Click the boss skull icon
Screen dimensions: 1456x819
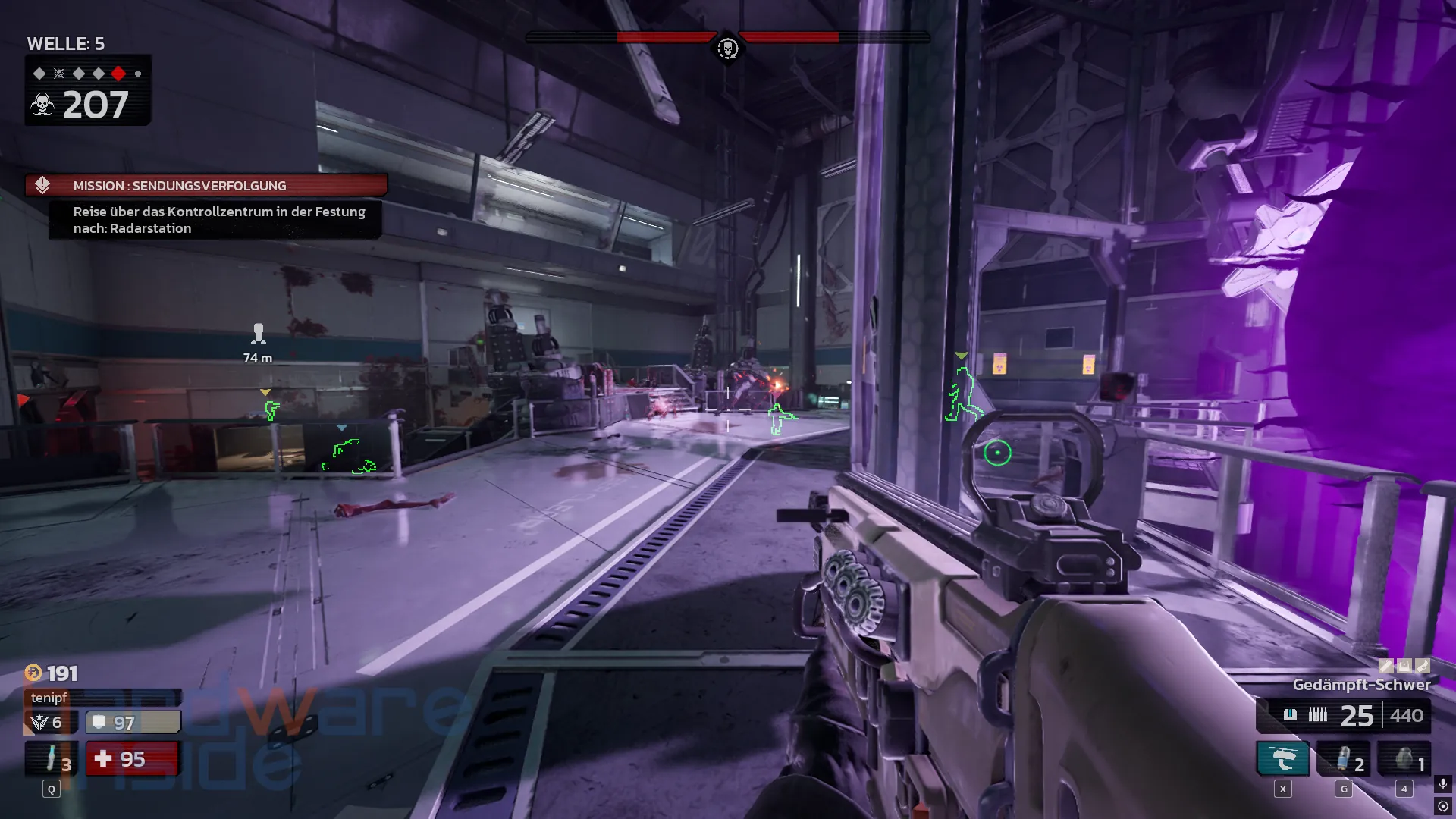(727, 49)
